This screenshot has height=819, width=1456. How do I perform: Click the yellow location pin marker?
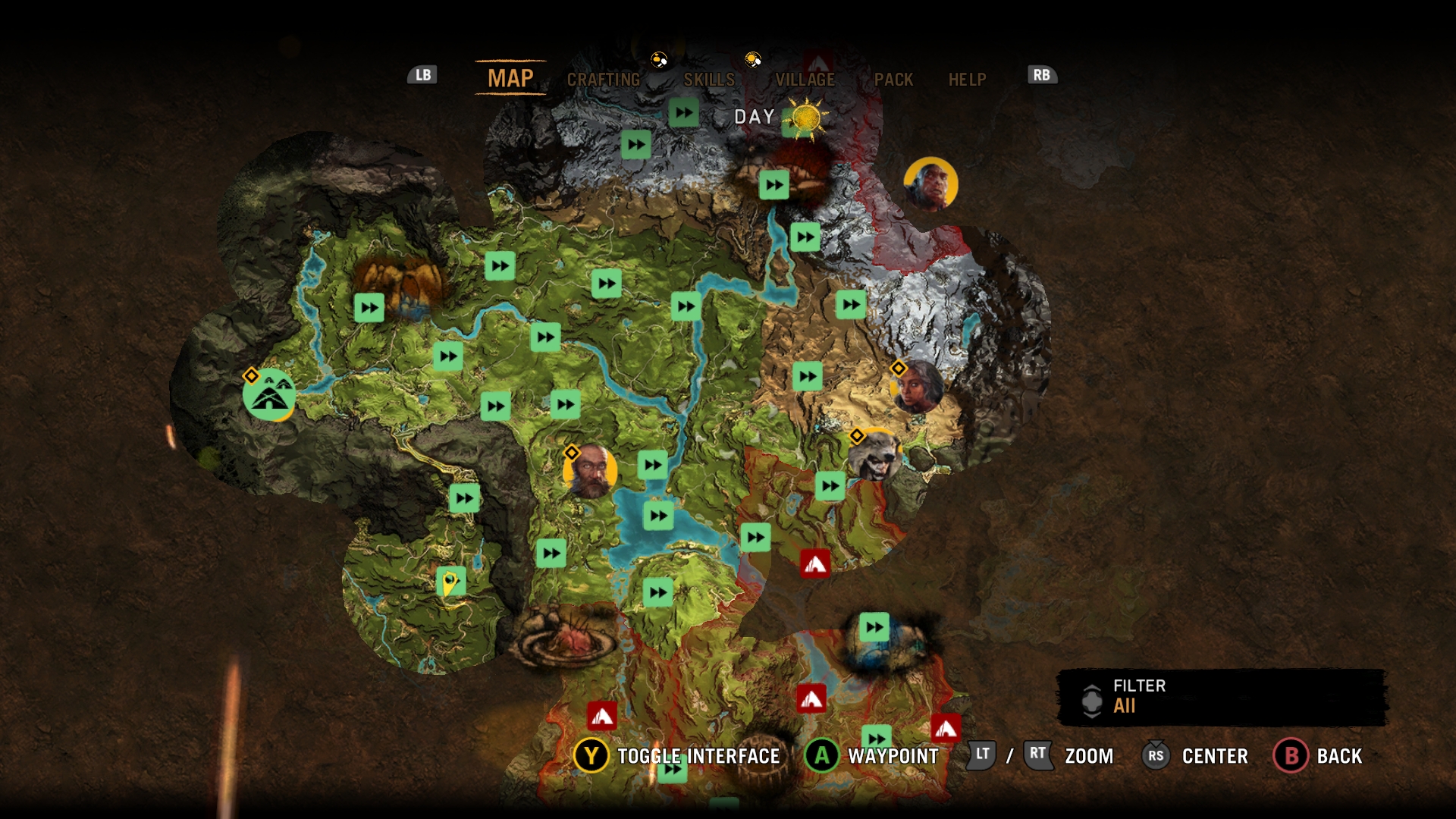(x=450, y=583)
